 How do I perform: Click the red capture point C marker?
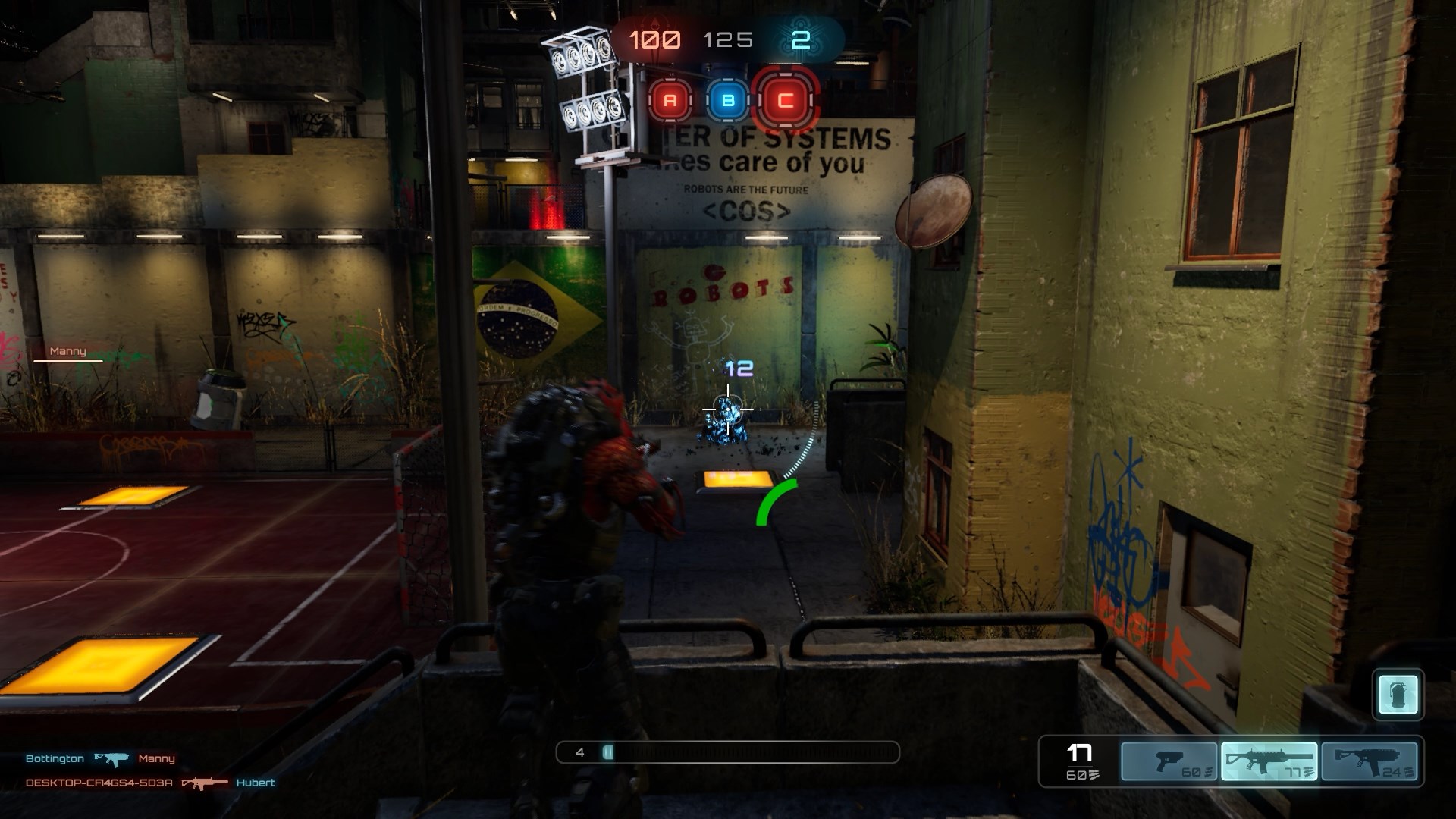point(786,100)
